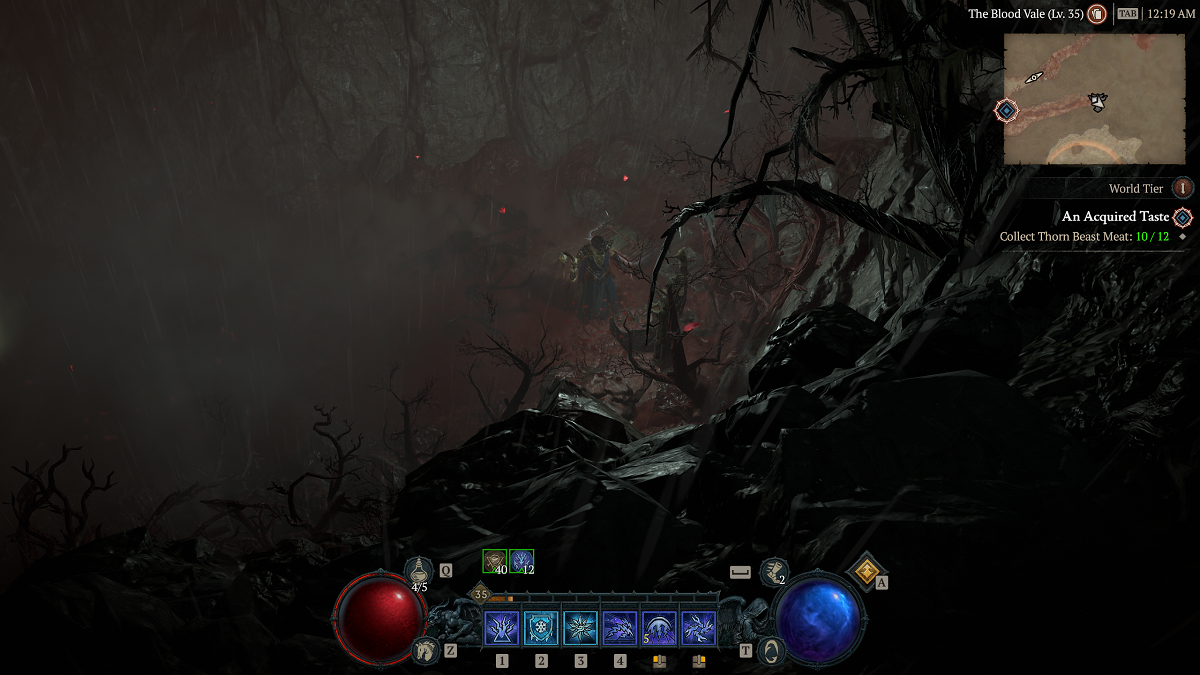The image size is (1200, 675).
Task: Click the level 35 badge
Action: coord(481,594)
